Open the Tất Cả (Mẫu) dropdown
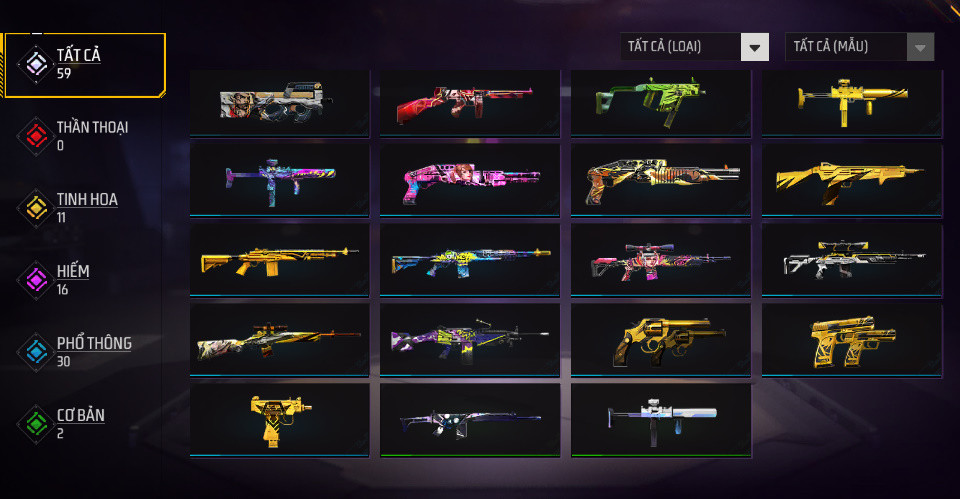Screen dimensions: 960x499 pos(860,46)
